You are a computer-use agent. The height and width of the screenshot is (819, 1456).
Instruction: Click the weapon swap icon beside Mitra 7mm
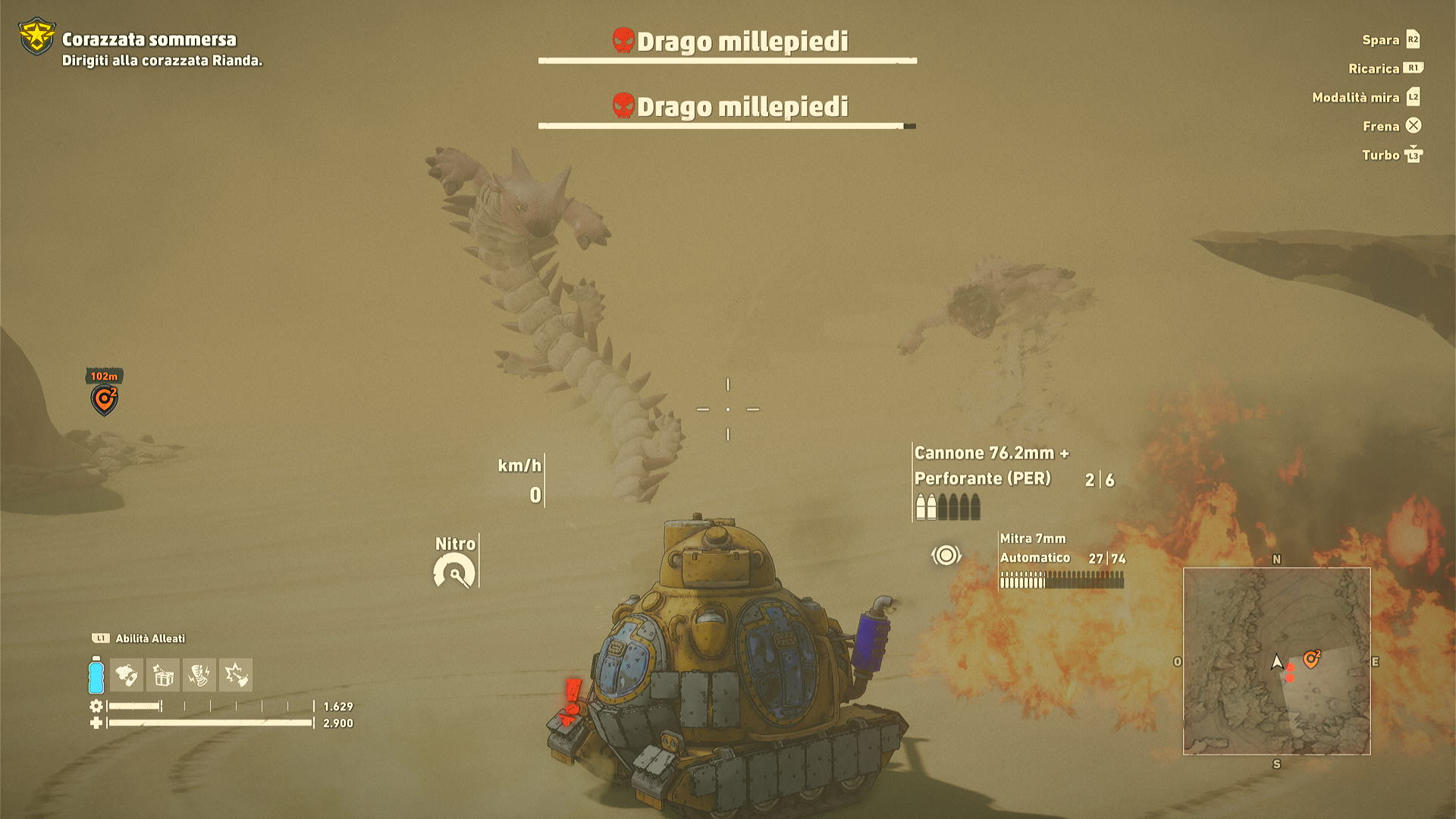(x=946, y=556)
